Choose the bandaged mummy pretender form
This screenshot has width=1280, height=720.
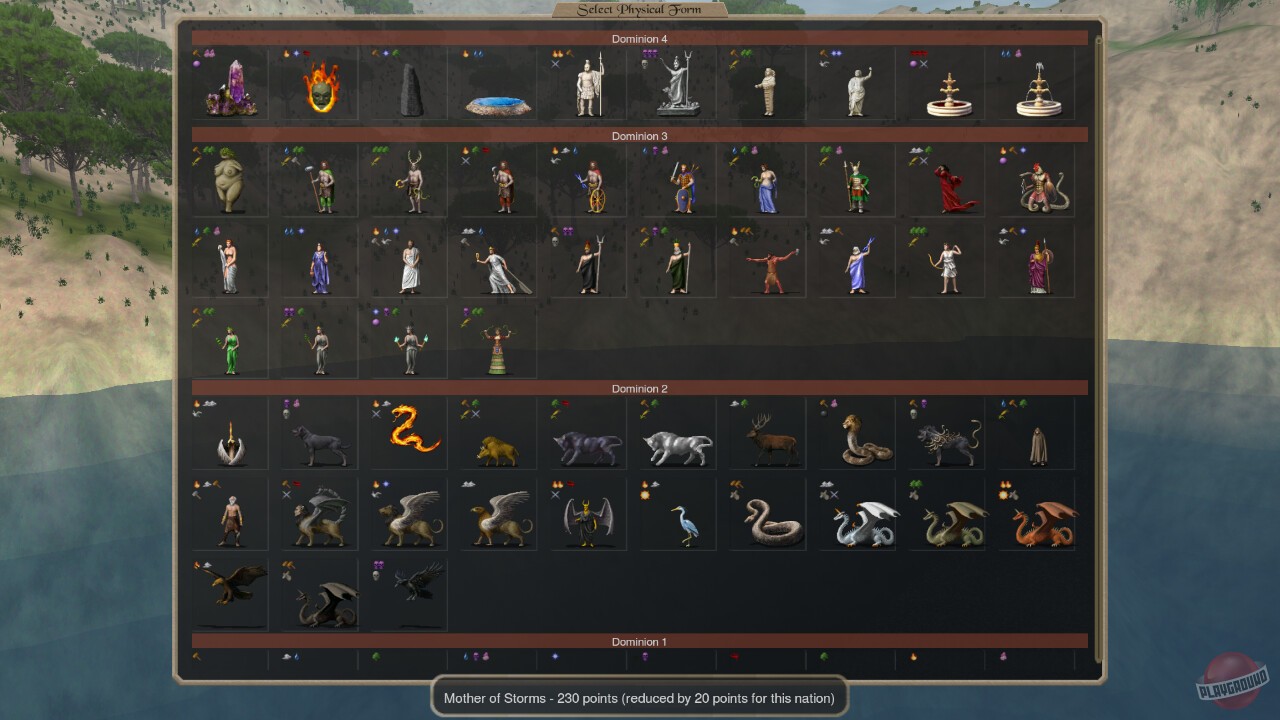[766, 84]
